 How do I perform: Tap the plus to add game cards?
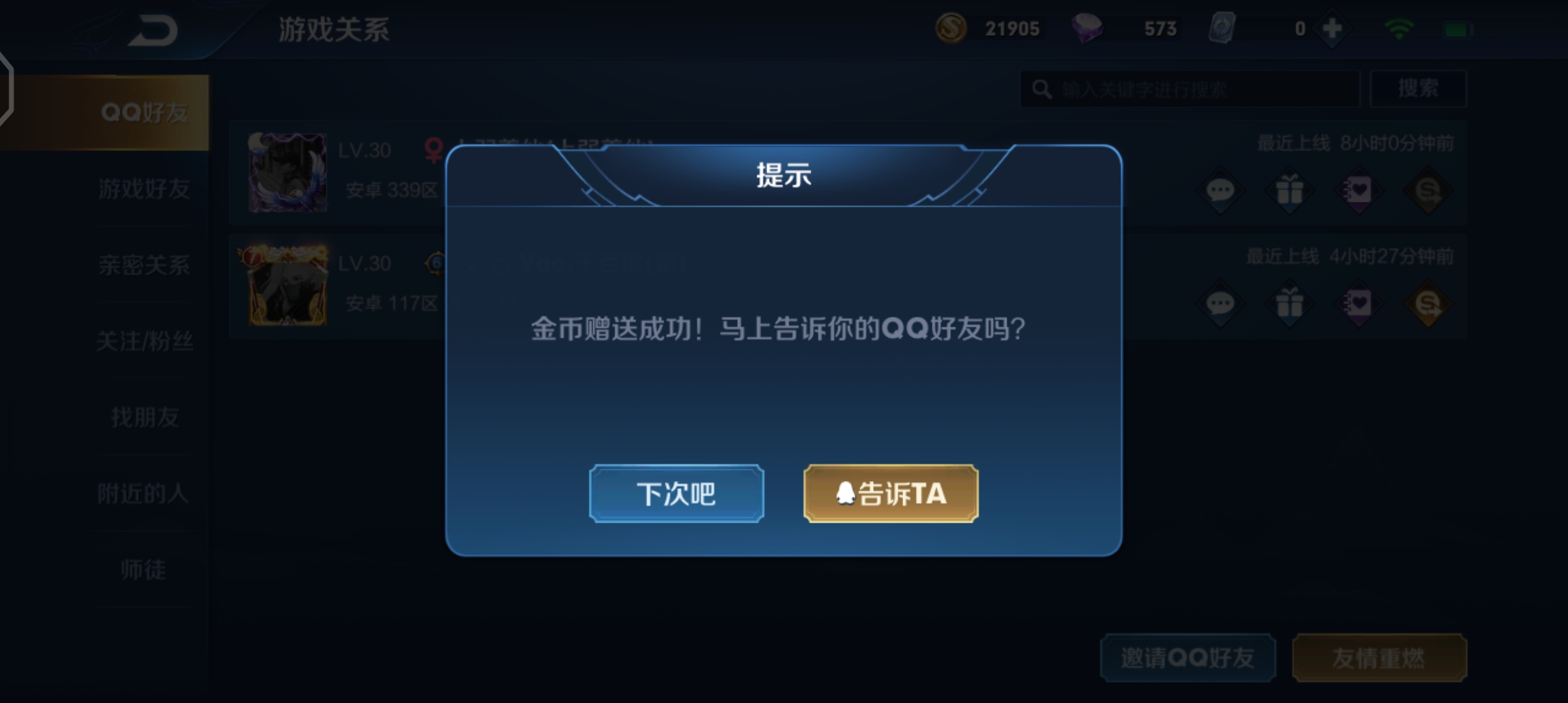pos(1330,28)
